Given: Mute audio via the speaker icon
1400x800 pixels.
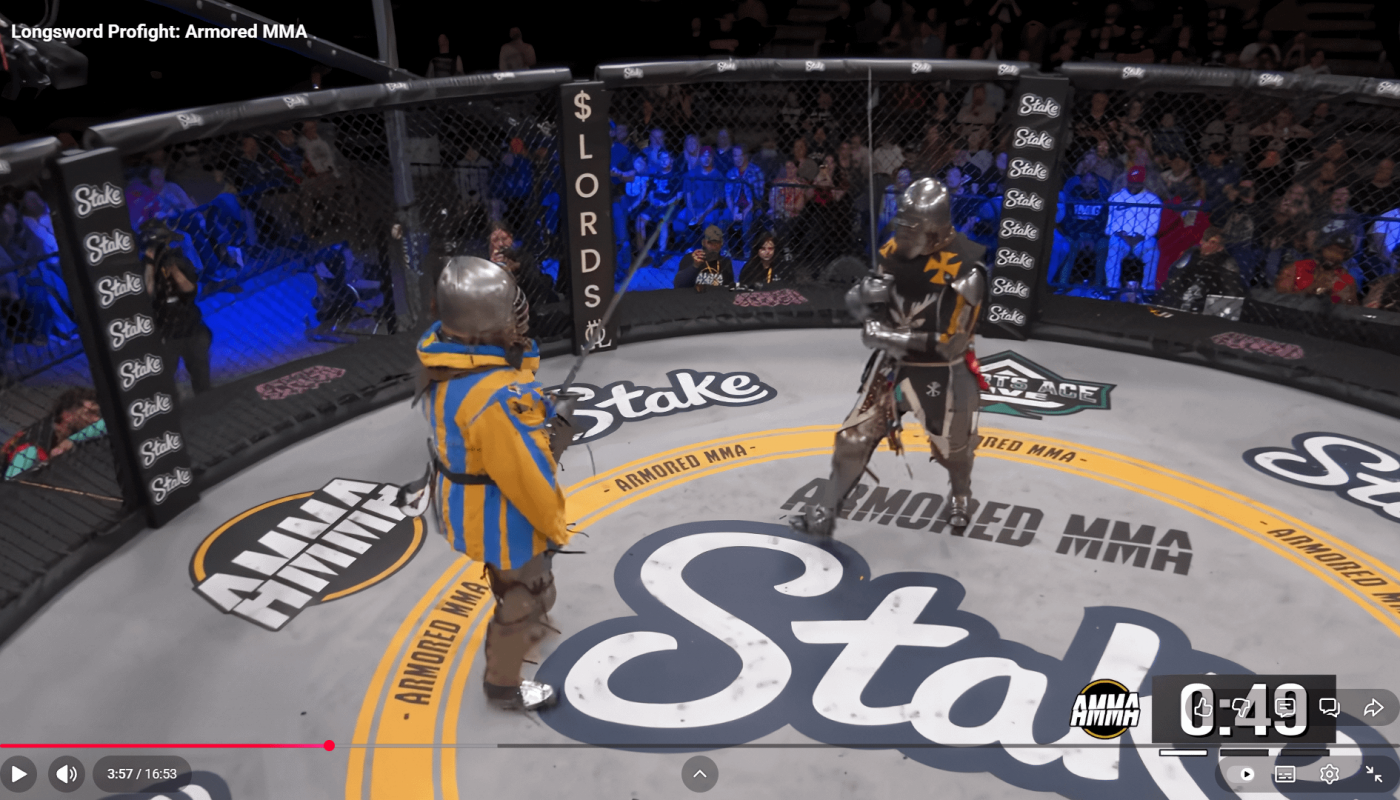Looking at the screenshot, I should tap(66, 773).
